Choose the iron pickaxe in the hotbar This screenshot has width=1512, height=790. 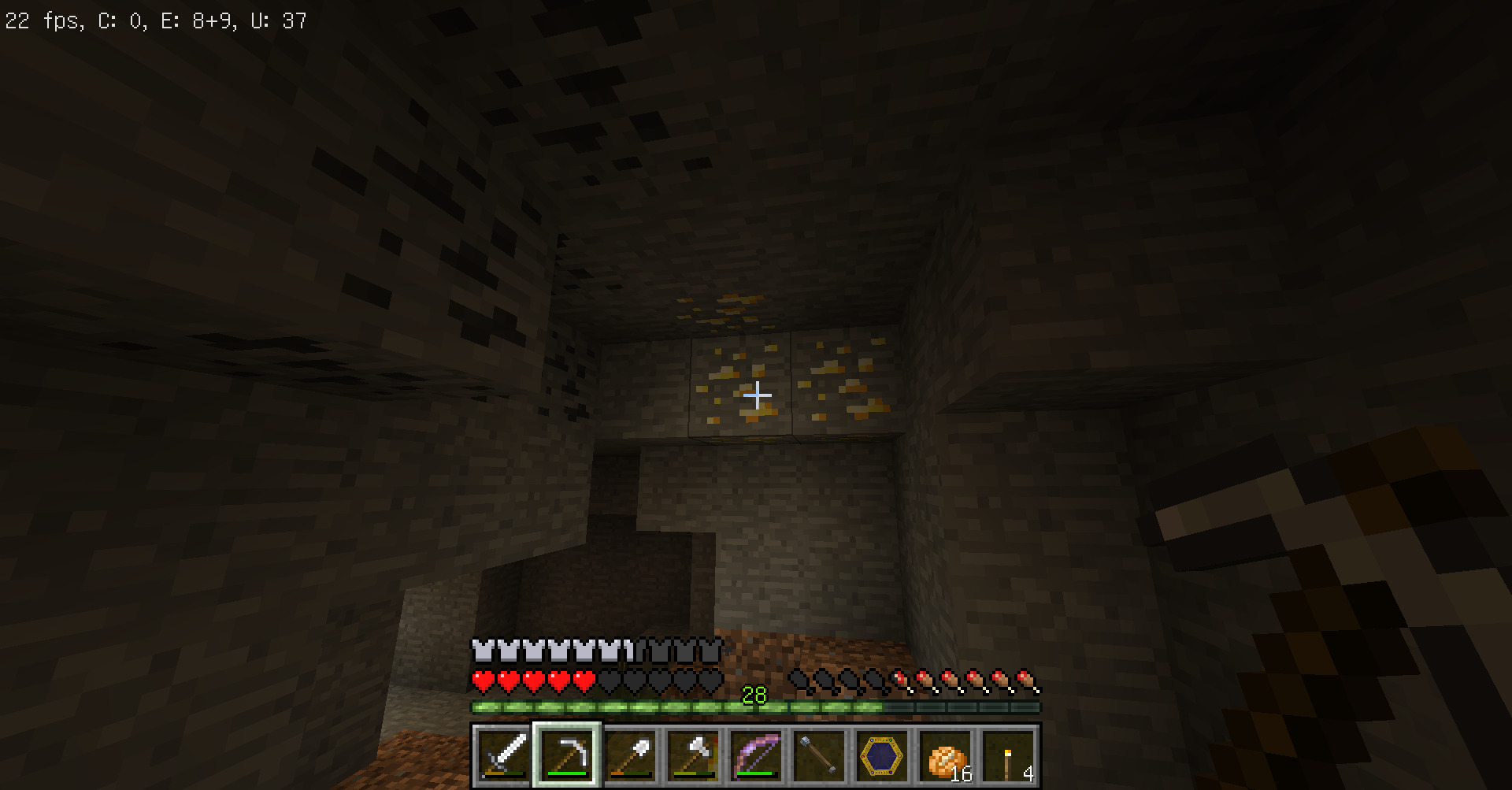pyautogui.click(x=567, y=755)
